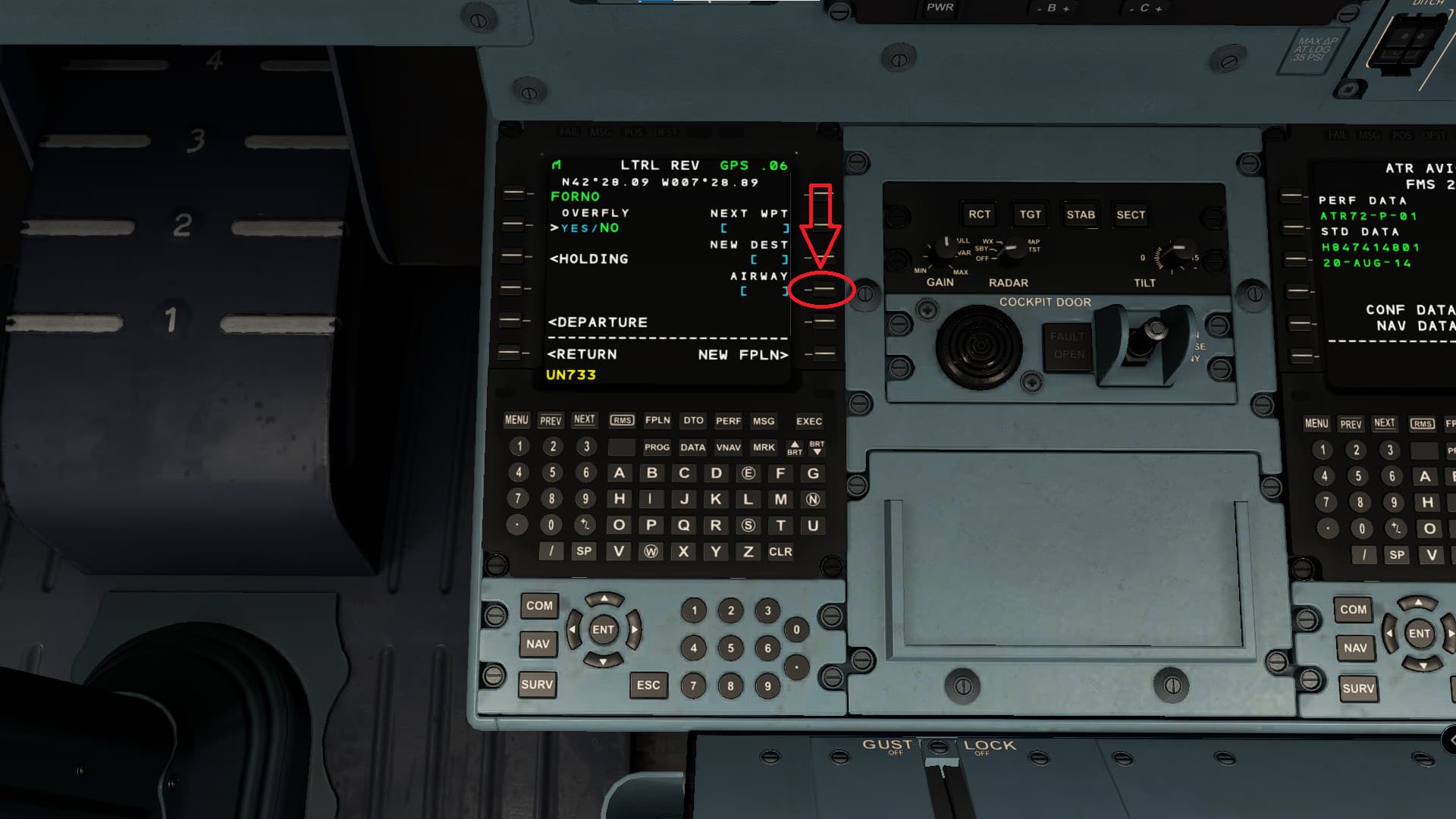Toggle the SECT radar scan mode
This screenshot has width=1456, height=819.
[1131, 215]
